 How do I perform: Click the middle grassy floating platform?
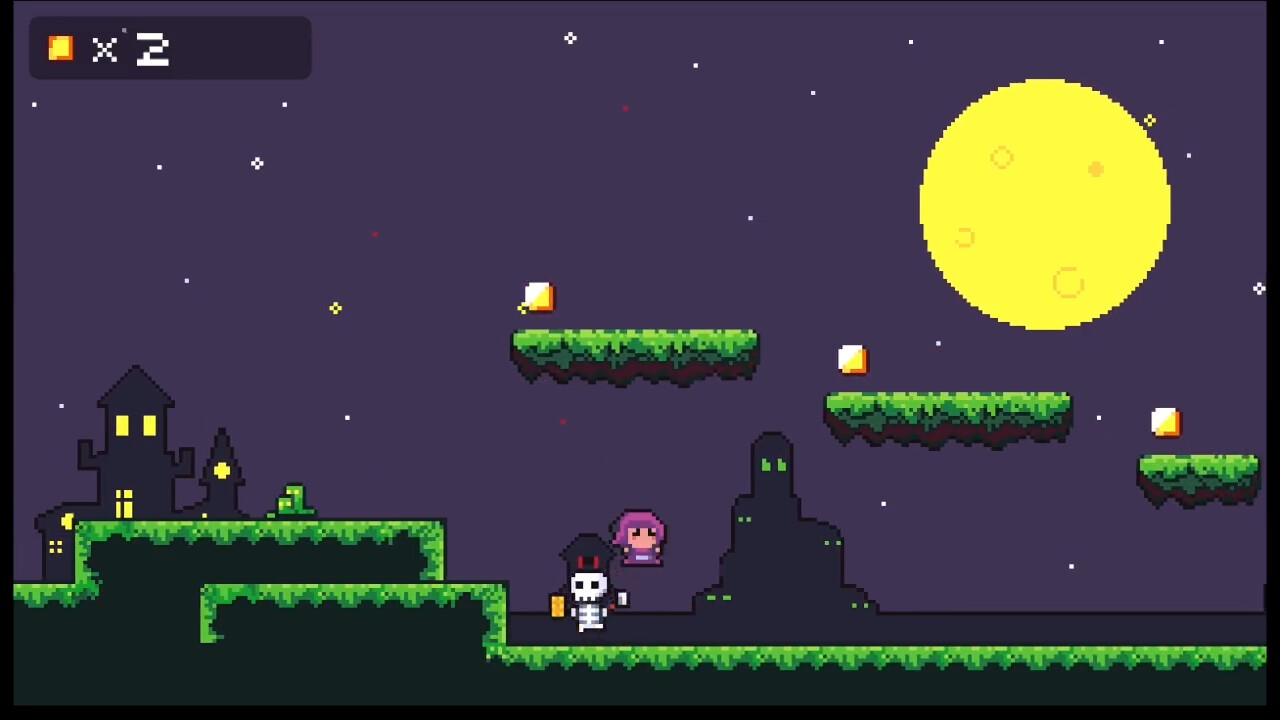click(x=635, y=350)
